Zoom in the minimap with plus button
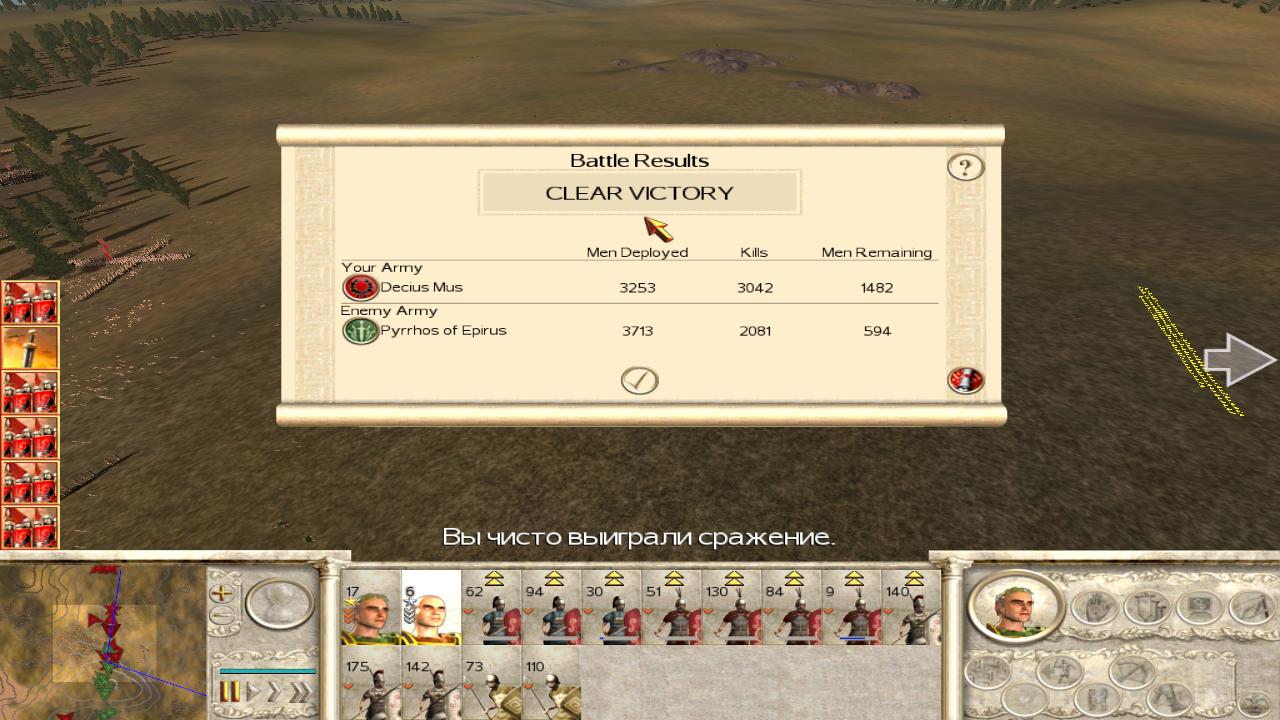 [221, 592]
